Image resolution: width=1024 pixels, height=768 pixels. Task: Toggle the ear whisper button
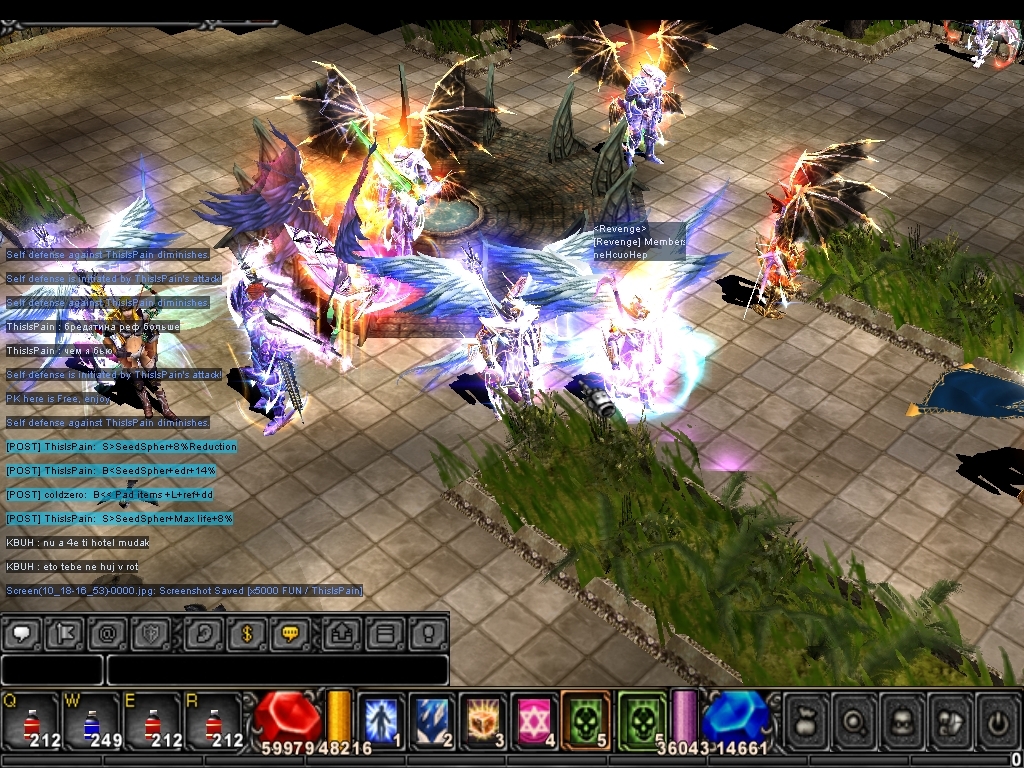[202, 633]
